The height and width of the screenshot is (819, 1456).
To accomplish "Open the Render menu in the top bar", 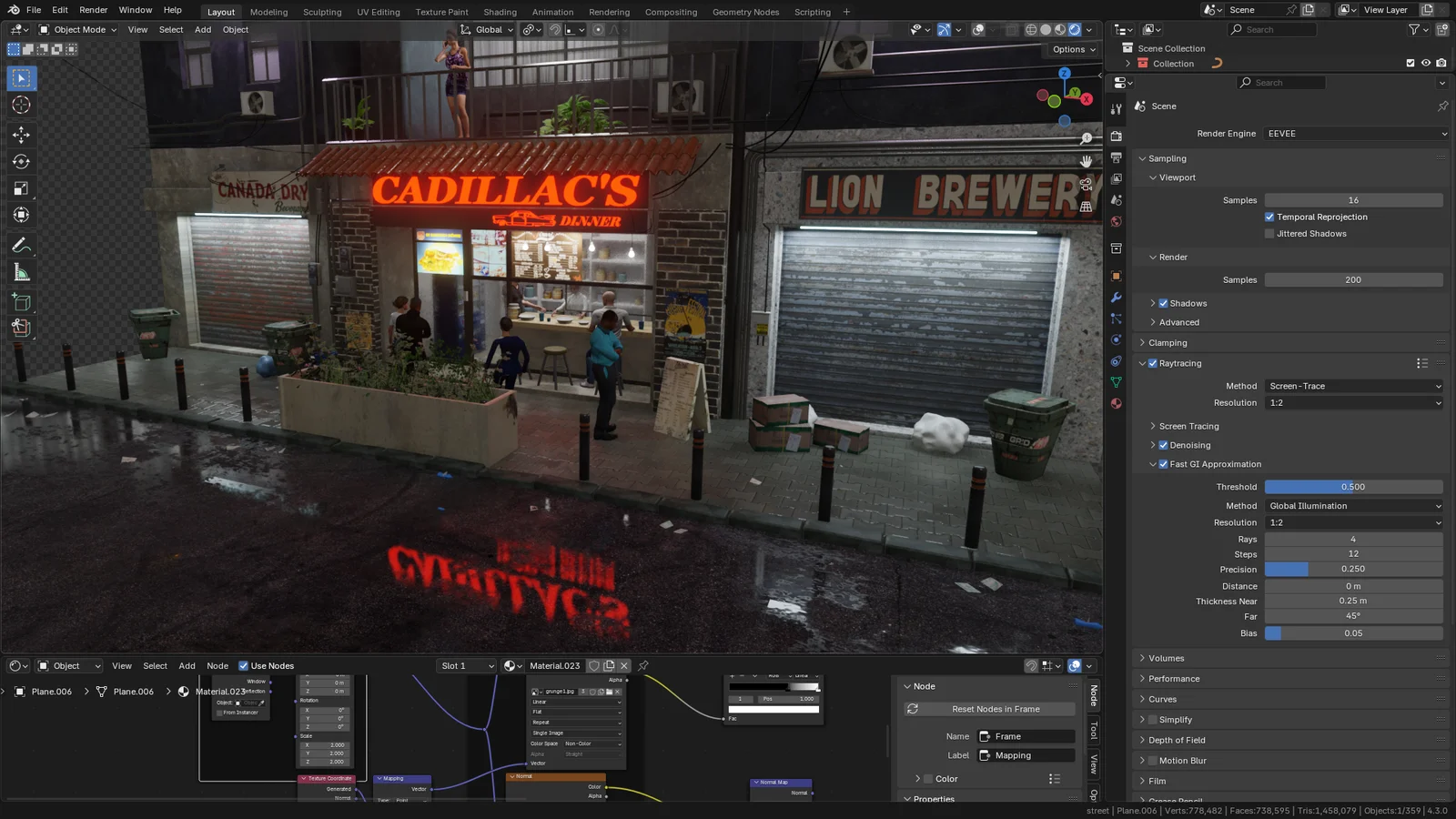I will (93, 10).
